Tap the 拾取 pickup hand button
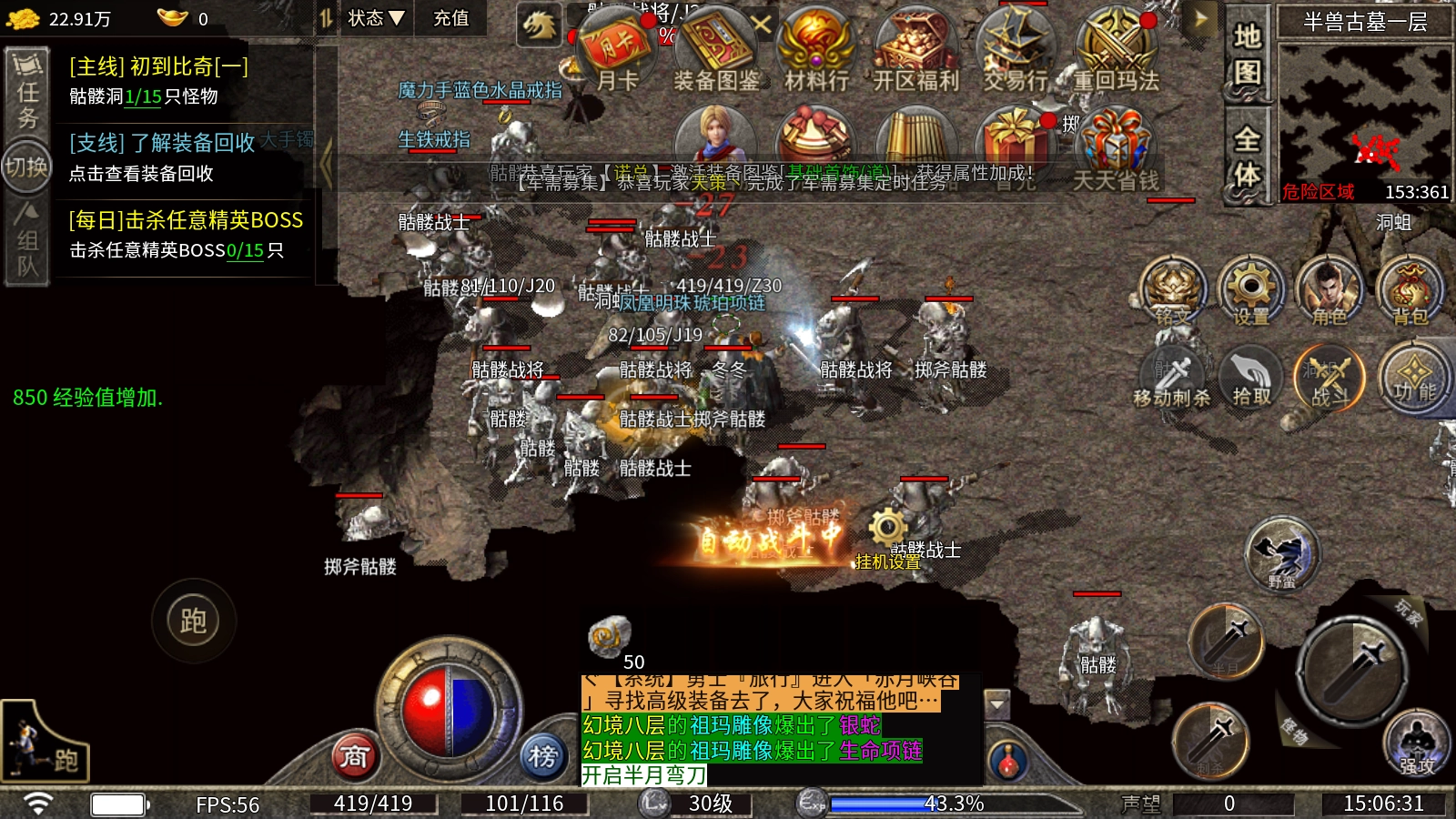Viewport: 1456px width, 819px height. coord(1251,375)
